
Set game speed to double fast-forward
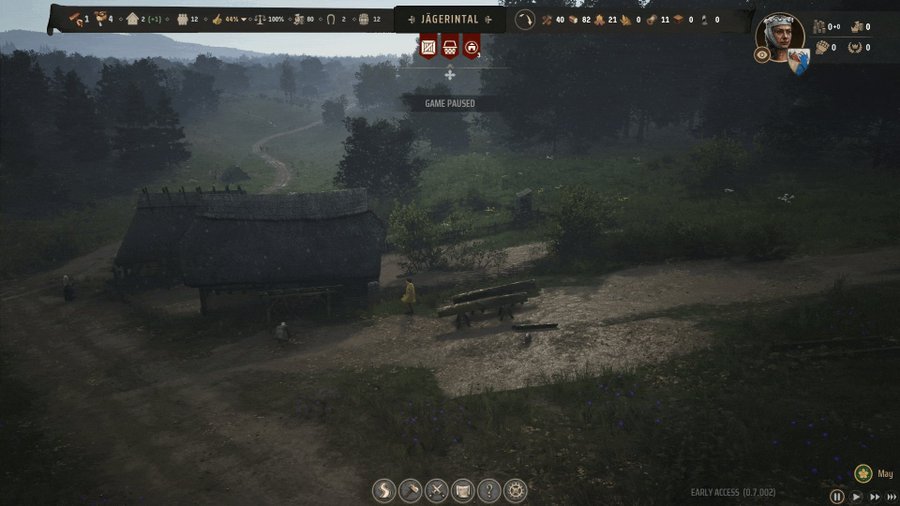(874, 496)
